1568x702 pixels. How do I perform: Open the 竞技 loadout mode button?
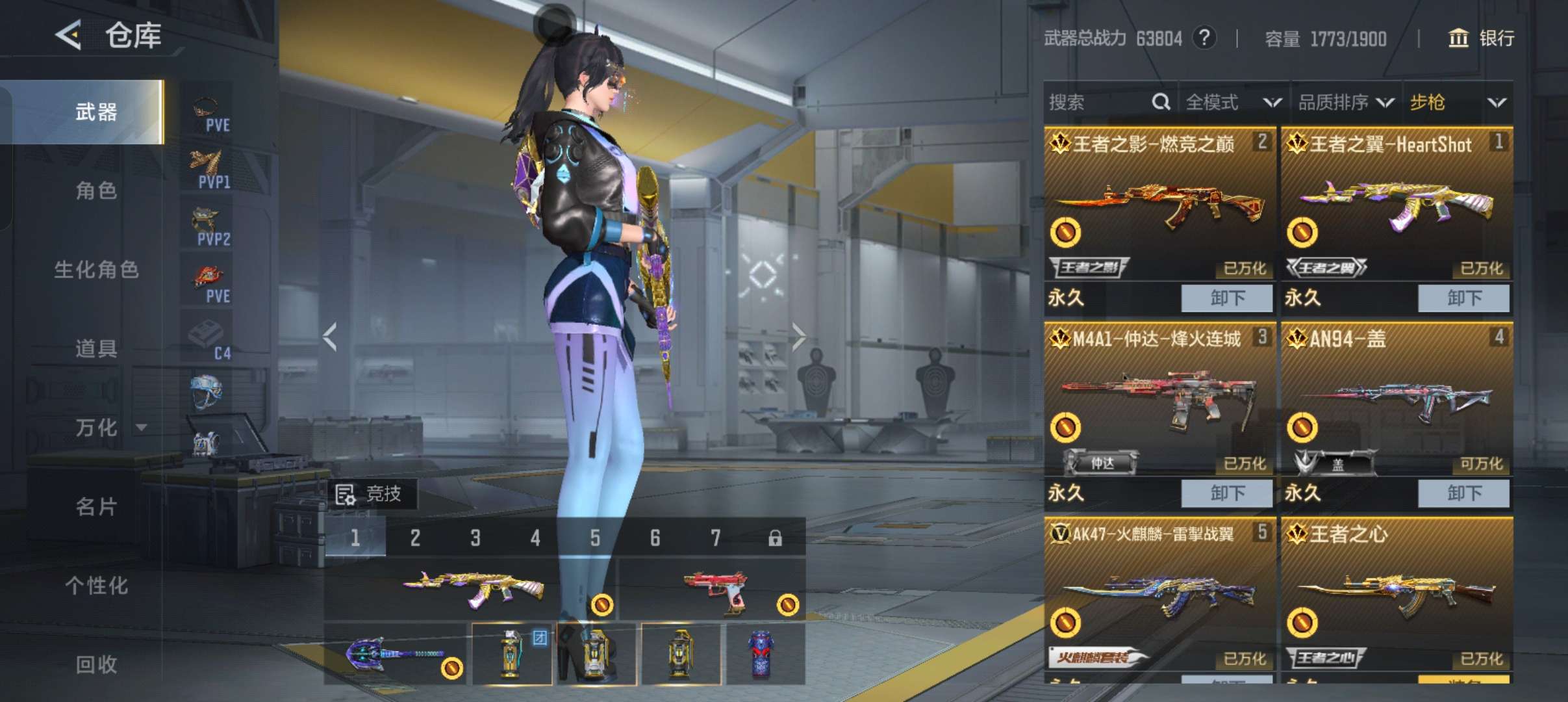pyautogui.click(x=370, y=494)
